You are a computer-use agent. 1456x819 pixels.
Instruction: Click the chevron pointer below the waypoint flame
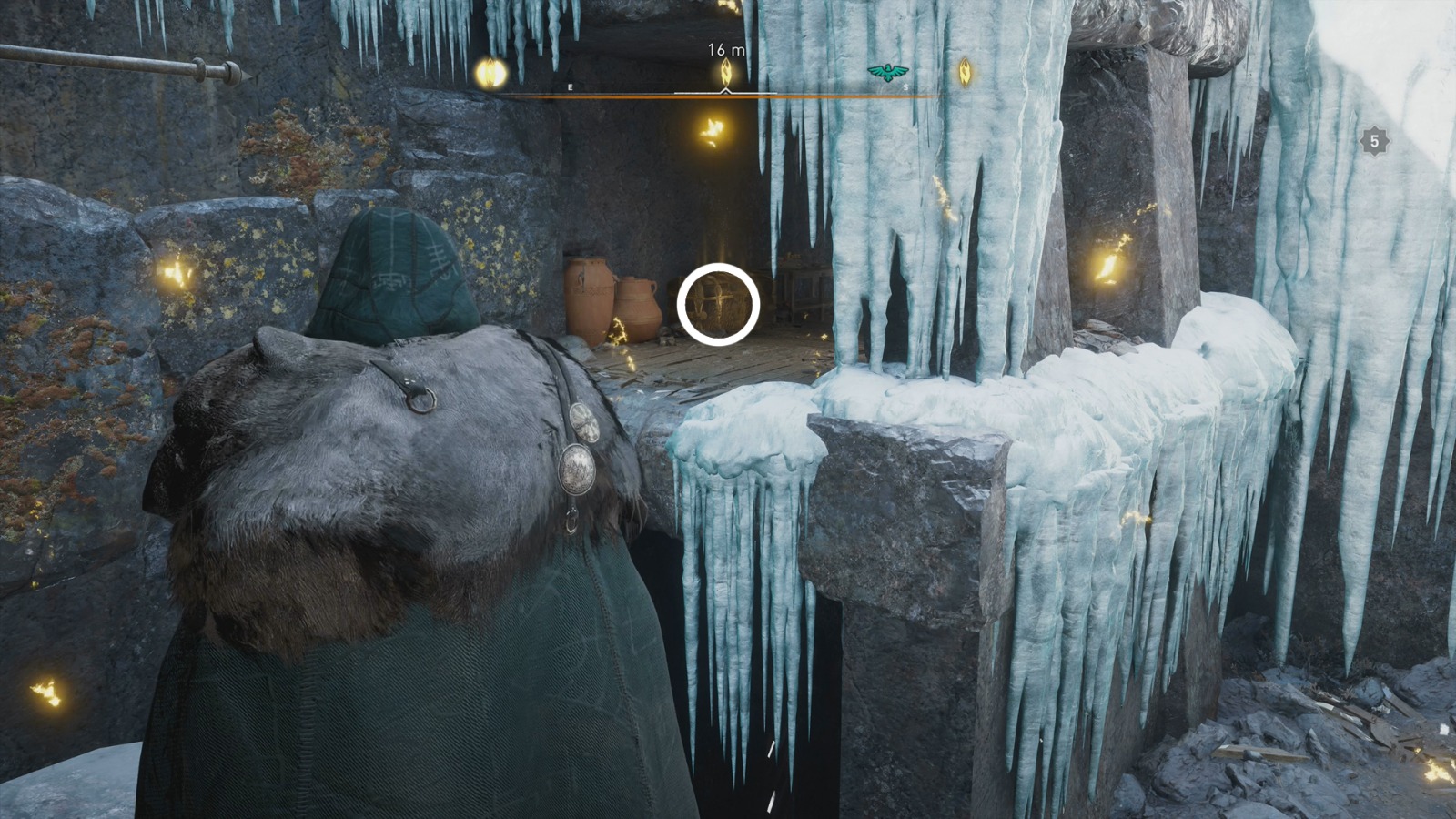pyautogui.click(x=723, y=91)
